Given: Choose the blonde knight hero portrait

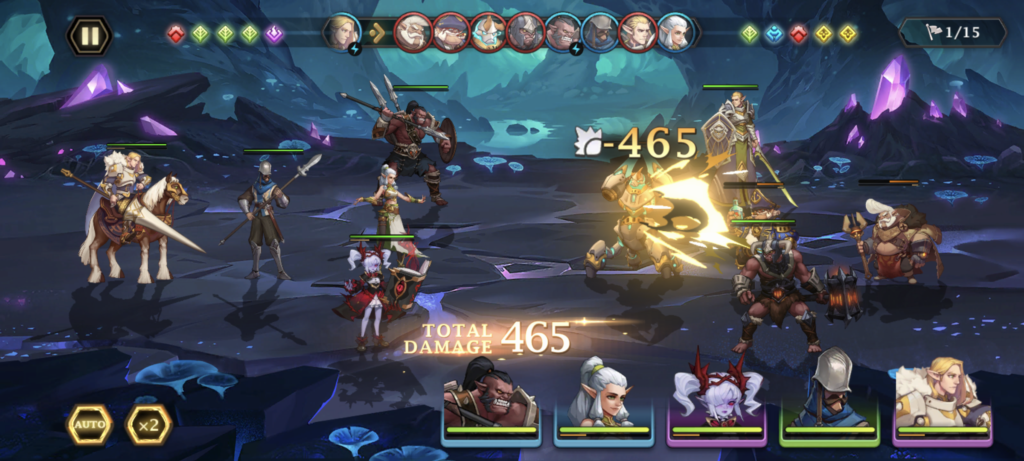Looking at the screenshot, I should [x=943, y=397].
